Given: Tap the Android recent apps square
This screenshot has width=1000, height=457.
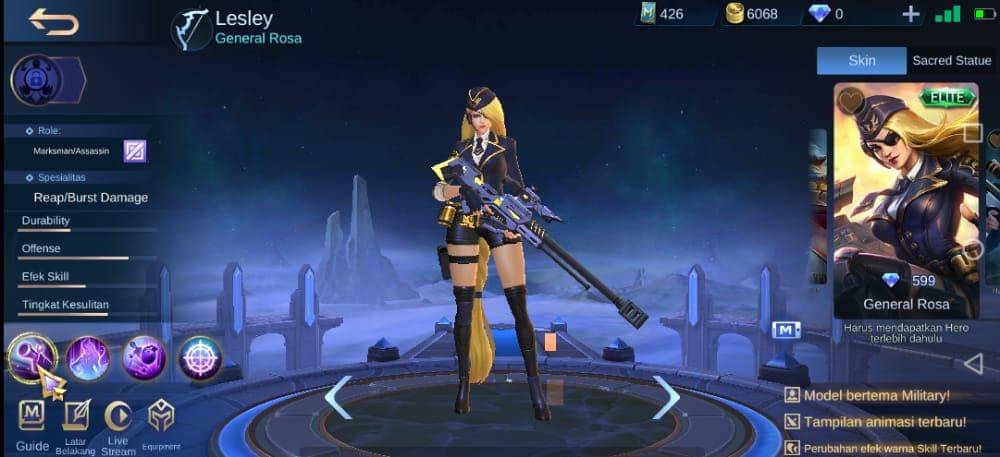Looking at the screenshot, I should [x=972, y=132].
